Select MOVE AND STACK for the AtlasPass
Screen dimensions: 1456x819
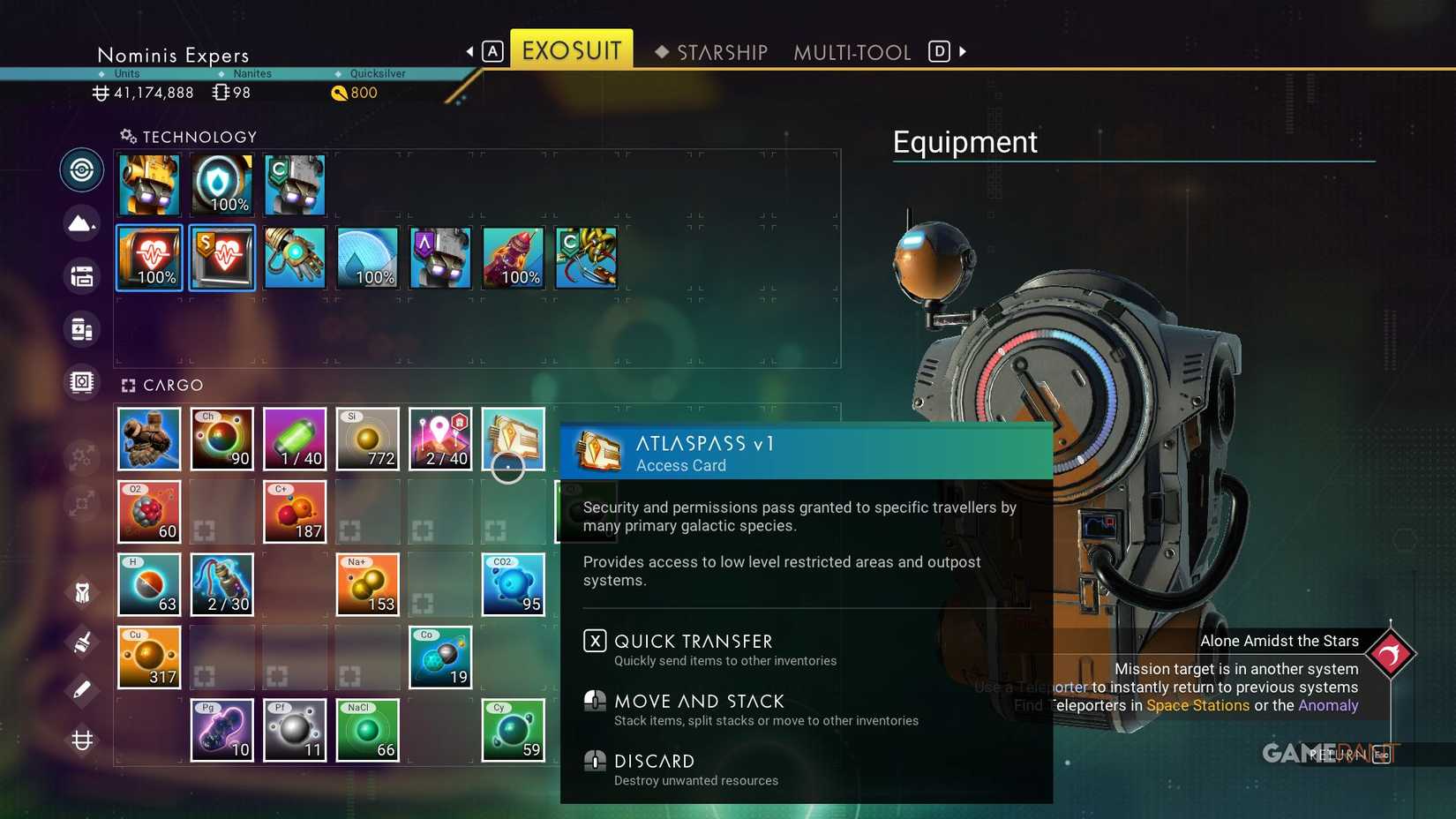(x=700, y=701)
